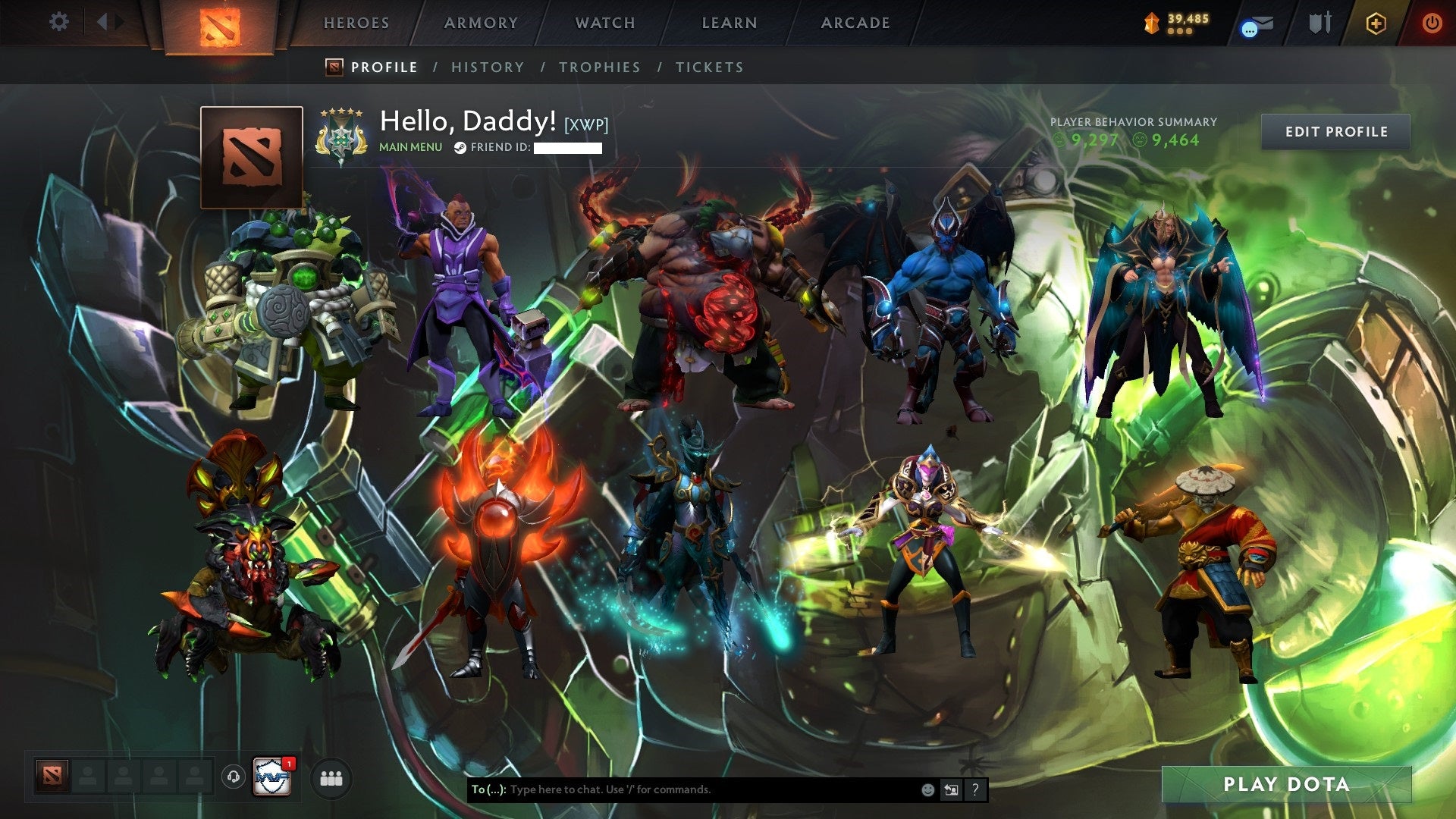Open the ARCADE menu
This screenshot has height=819, width=1456.
click(855, 23)
